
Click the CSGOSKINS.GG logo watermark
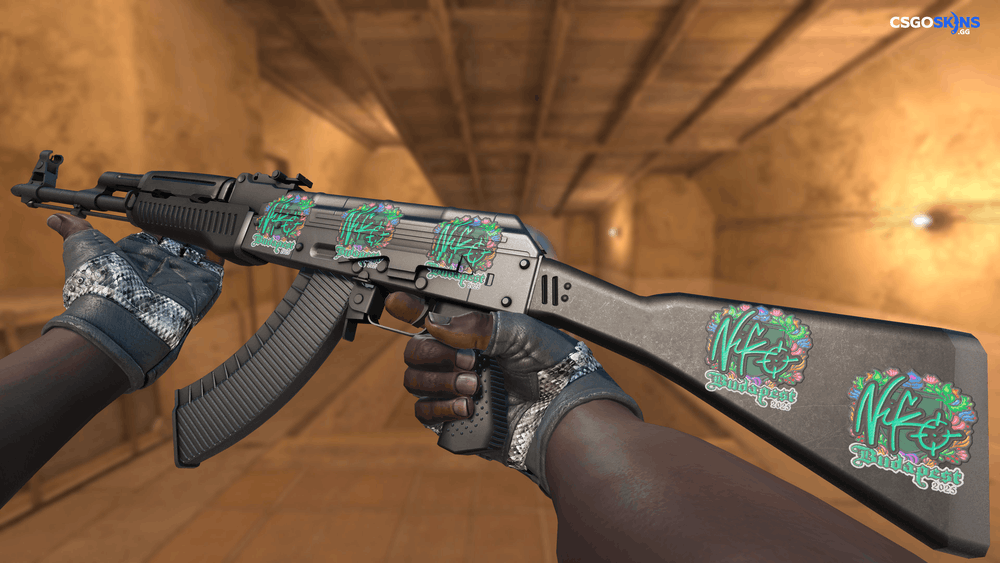[x=935, y=23]
